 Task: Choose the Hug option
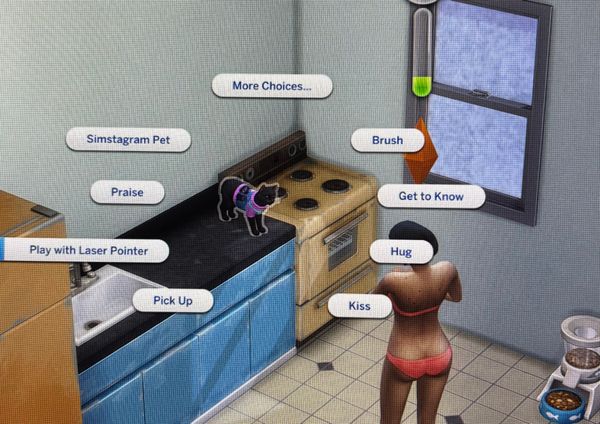401,252
